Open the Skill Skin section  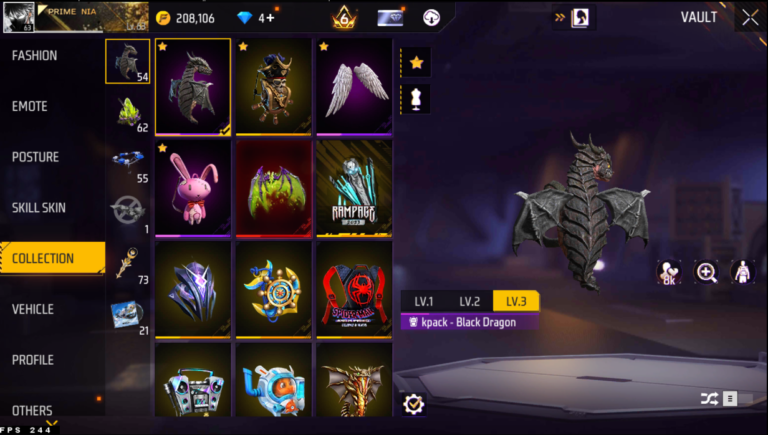coord(39,208)
